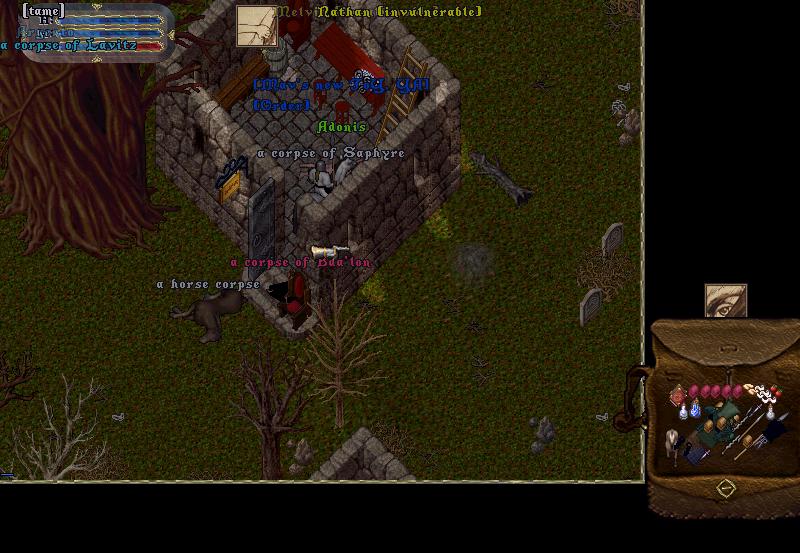Click the parchment scroll gump icon
Image resolution: width=800 pixels, height=553 pixels.
coord(256,26)
